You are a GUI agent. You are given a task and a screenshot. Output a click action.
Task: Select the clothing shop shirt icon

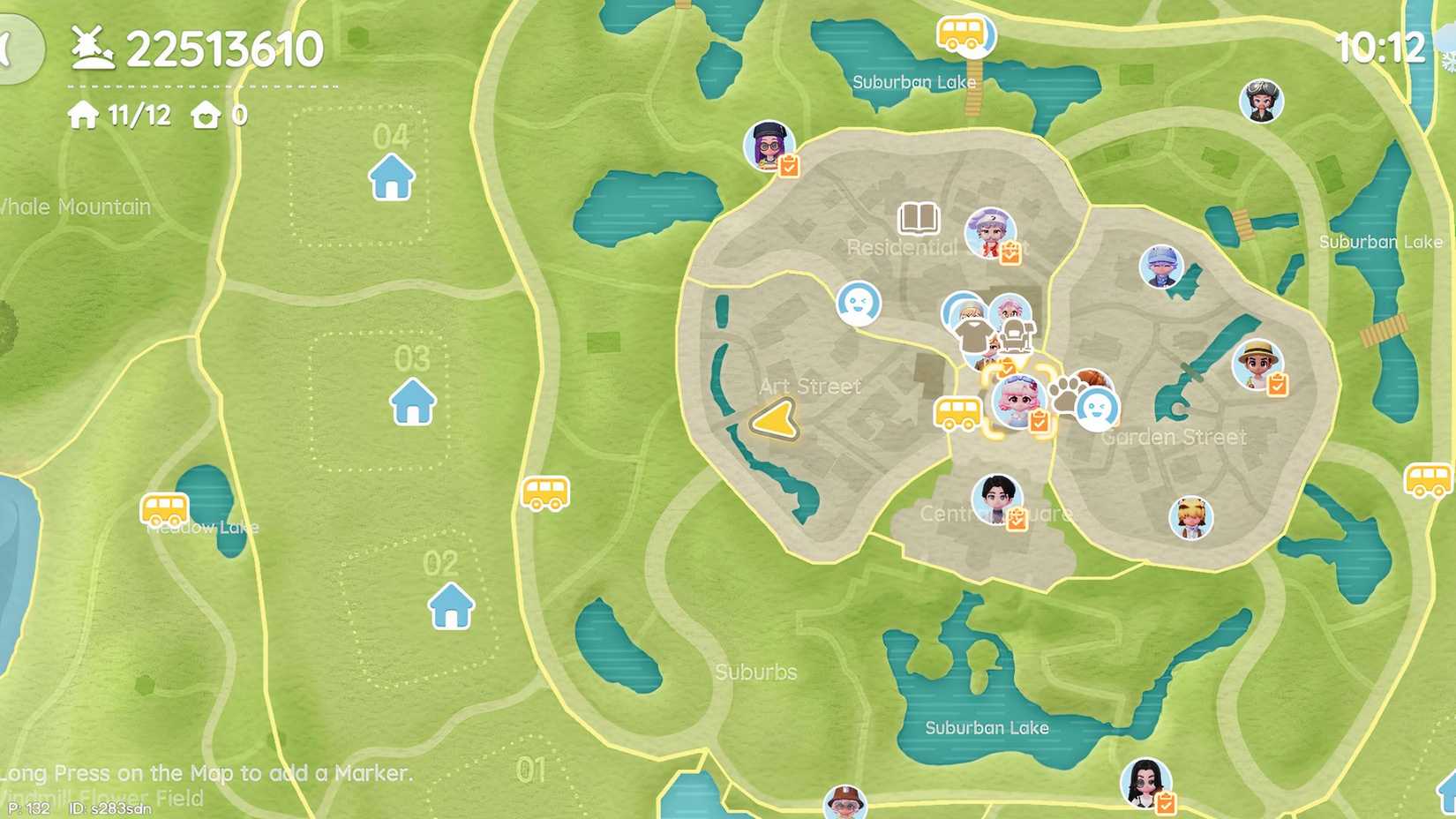click(x=971, y=334)
